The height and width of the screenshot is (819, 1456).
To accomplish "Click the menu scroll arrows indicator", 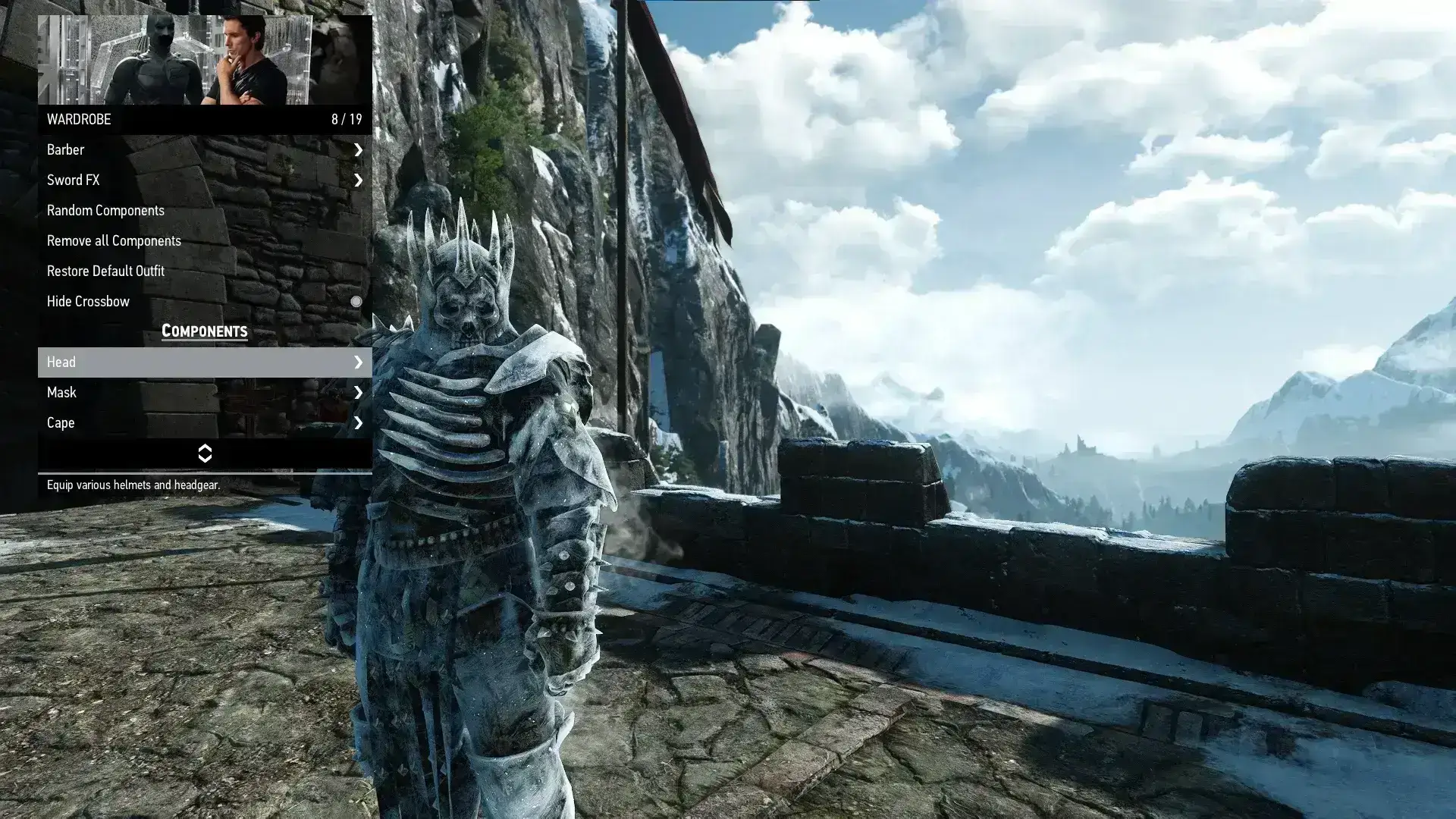I will [204, 453].
